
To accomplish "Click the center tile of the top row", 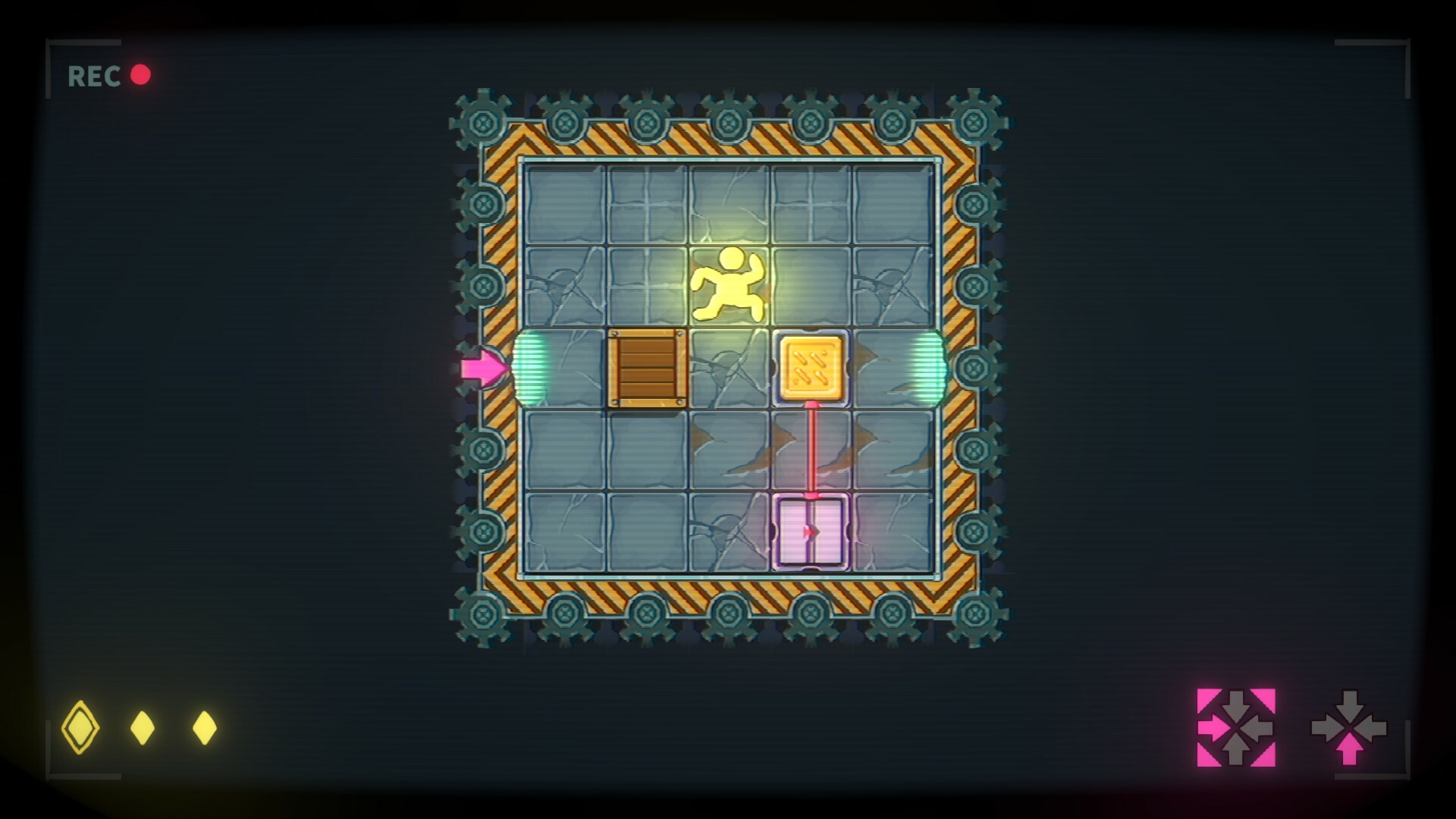I will pos(730,201).
